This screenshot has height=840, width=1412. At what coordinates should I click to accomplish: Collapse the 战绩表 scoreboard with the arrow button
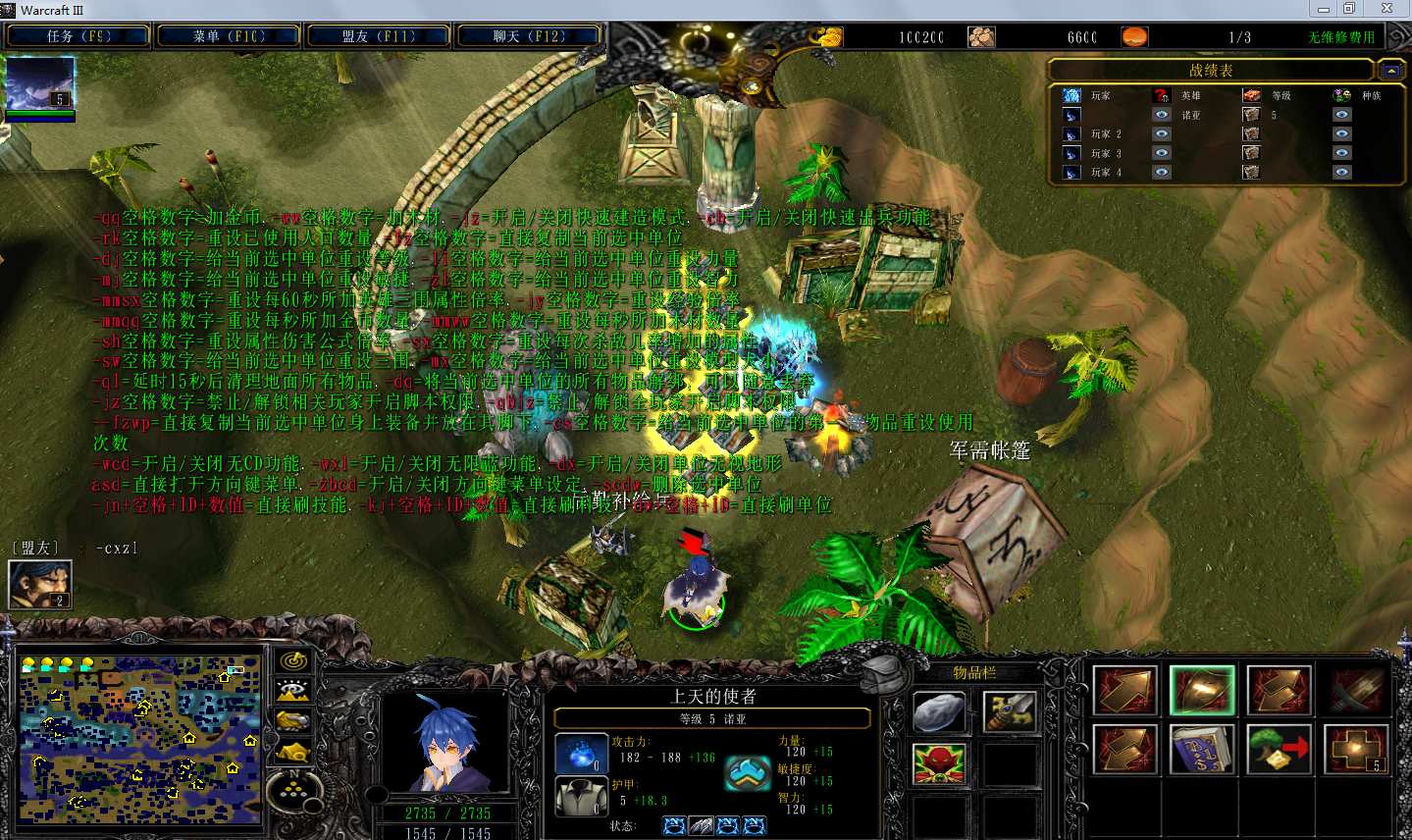(x=1389, y=71)
